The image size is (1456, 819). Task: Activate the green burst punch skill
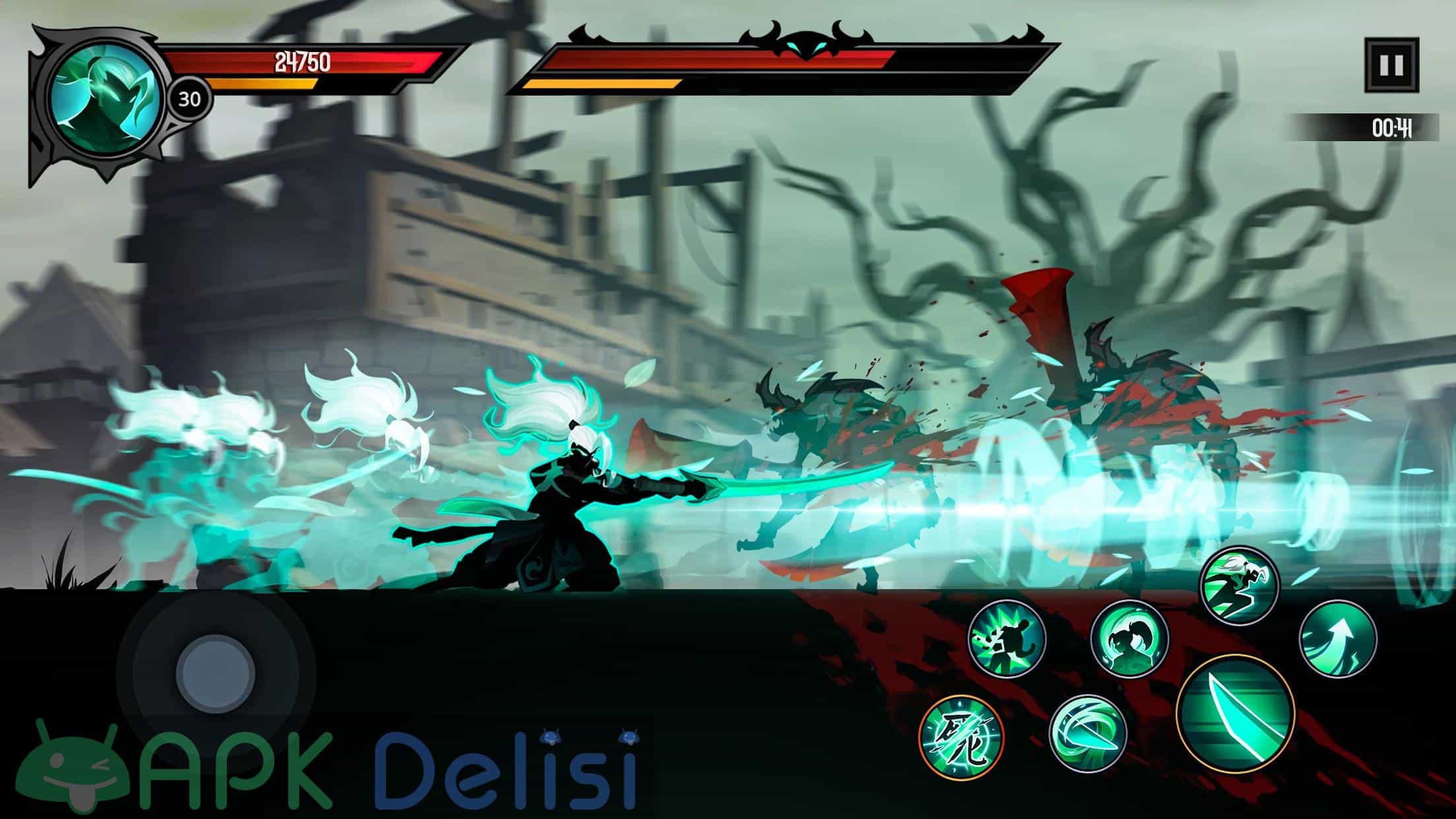coord(1007,638)
